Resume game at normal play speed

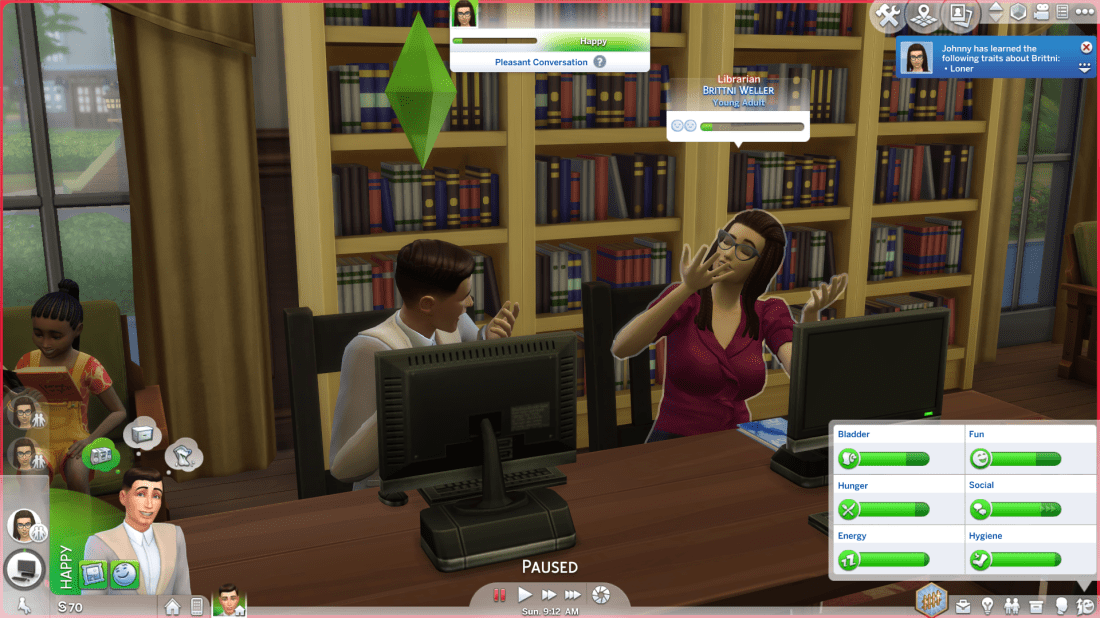pyautogui.click(x=525, y=595)
